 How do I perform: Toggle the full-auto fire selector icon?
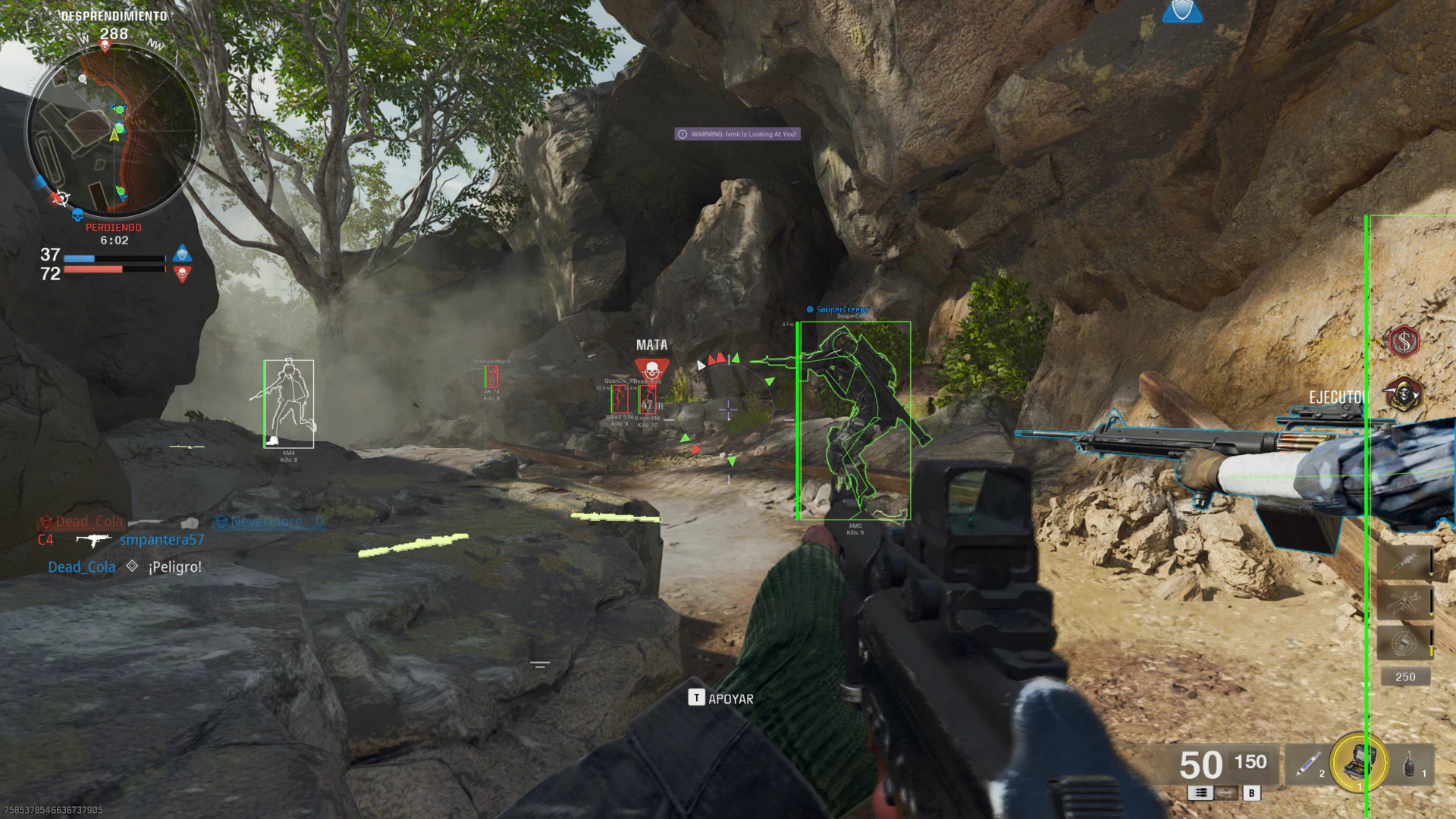(1200, 793)
